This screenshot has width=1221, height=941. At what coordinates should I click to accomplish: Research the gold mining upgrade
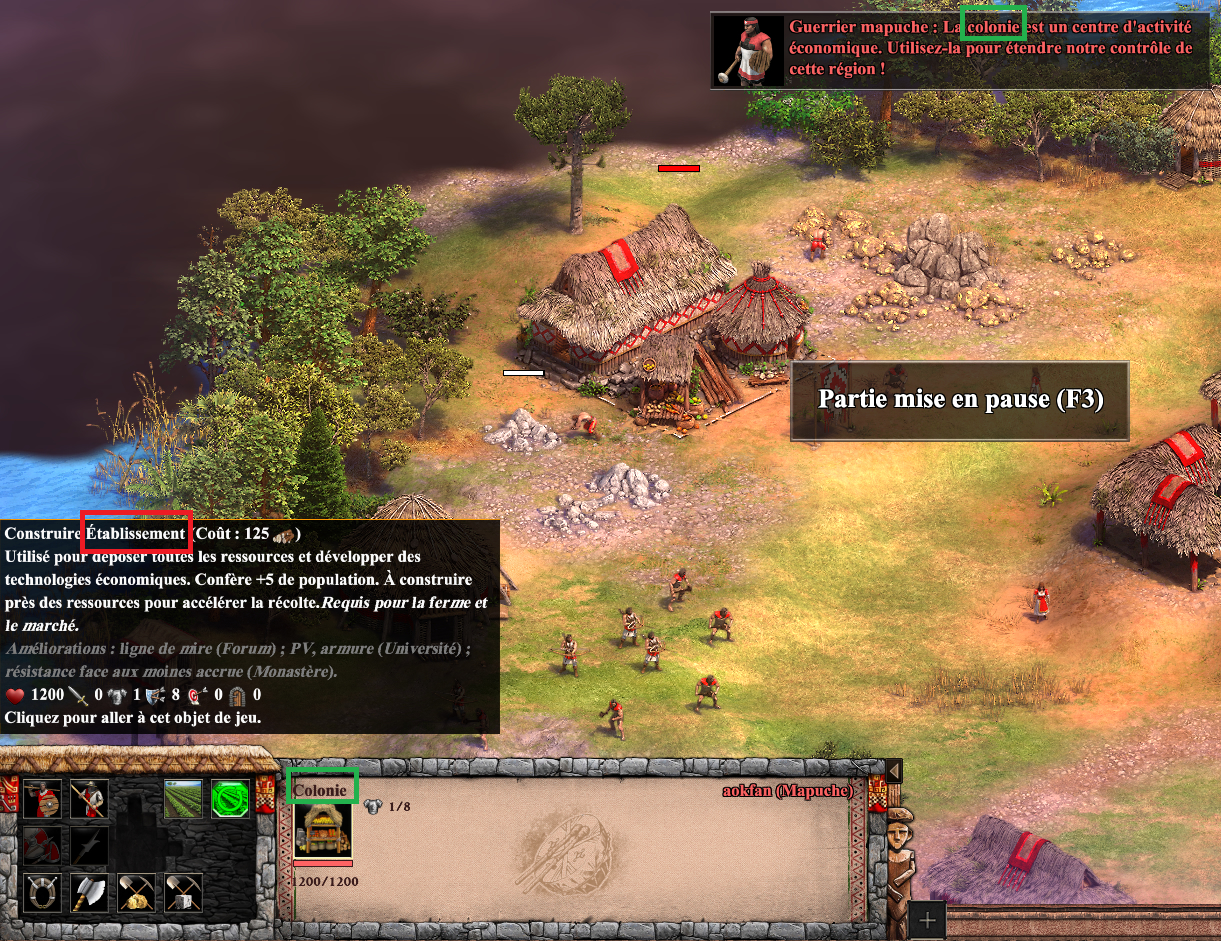click(x=136, y=892)
